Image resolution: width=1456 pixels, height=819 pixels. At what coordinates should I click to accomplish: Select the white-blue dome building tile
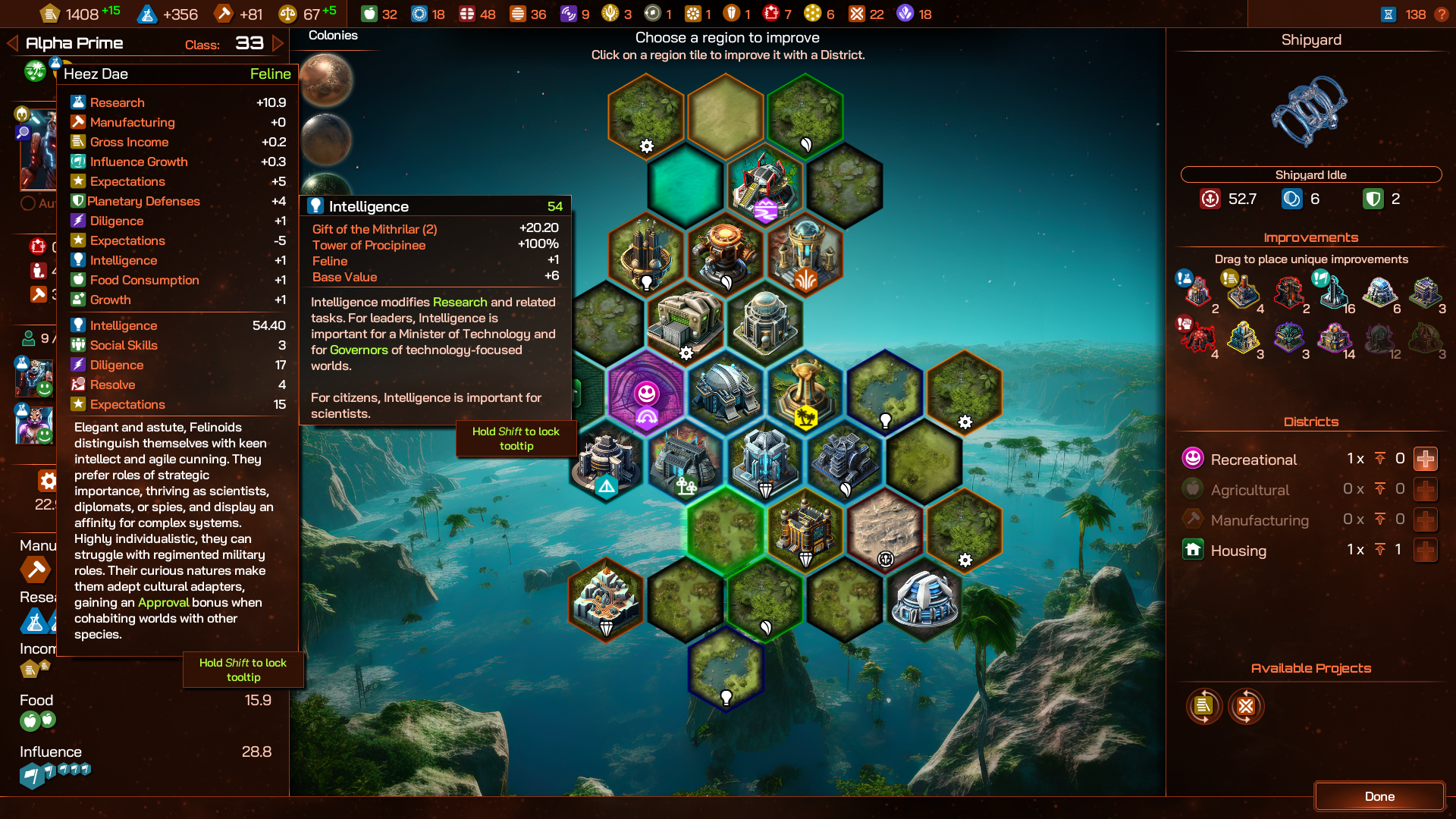[x=924, y=599]
